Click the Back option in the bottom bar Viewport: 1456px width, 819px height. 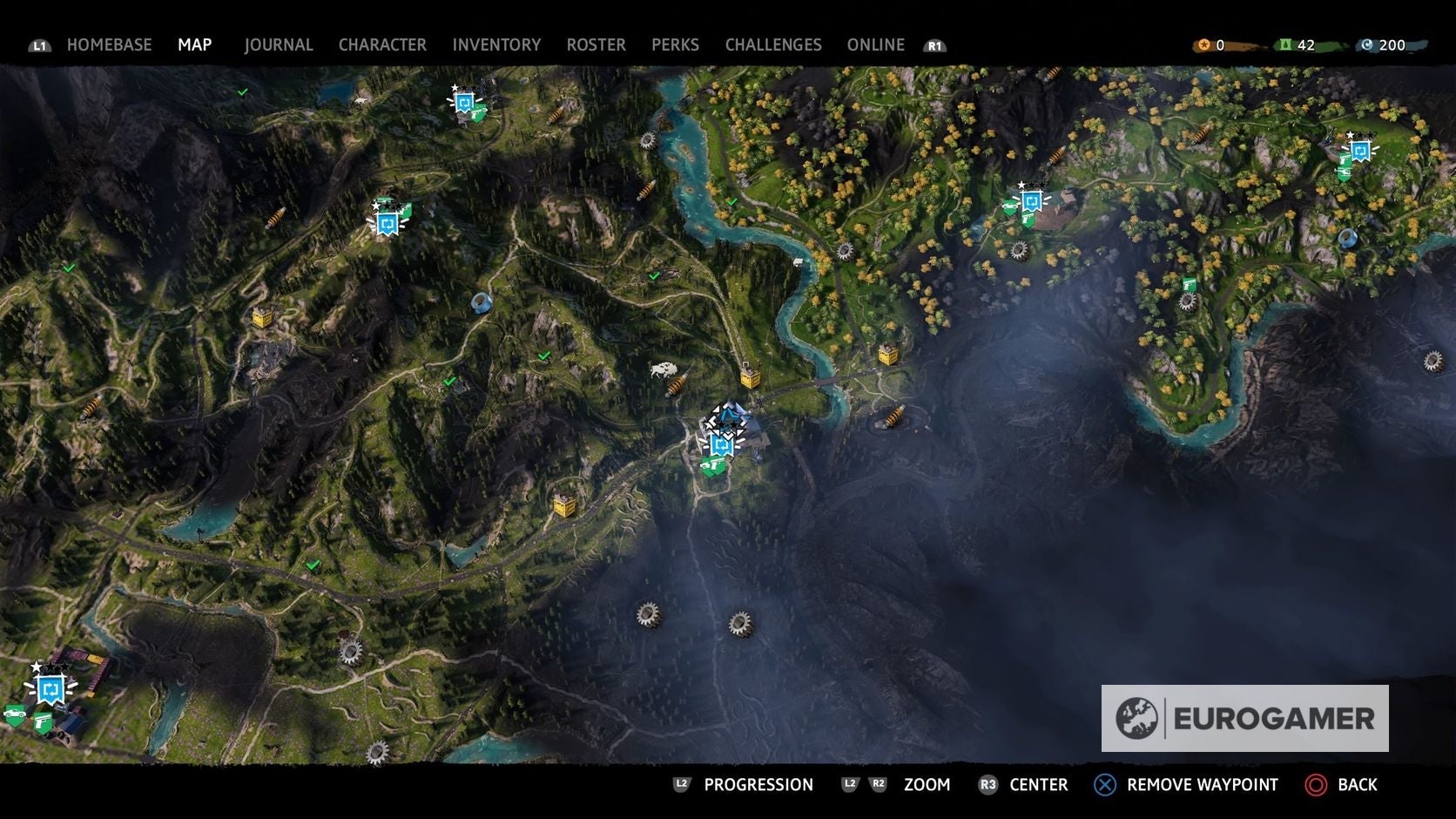[x=1356, y=784]
